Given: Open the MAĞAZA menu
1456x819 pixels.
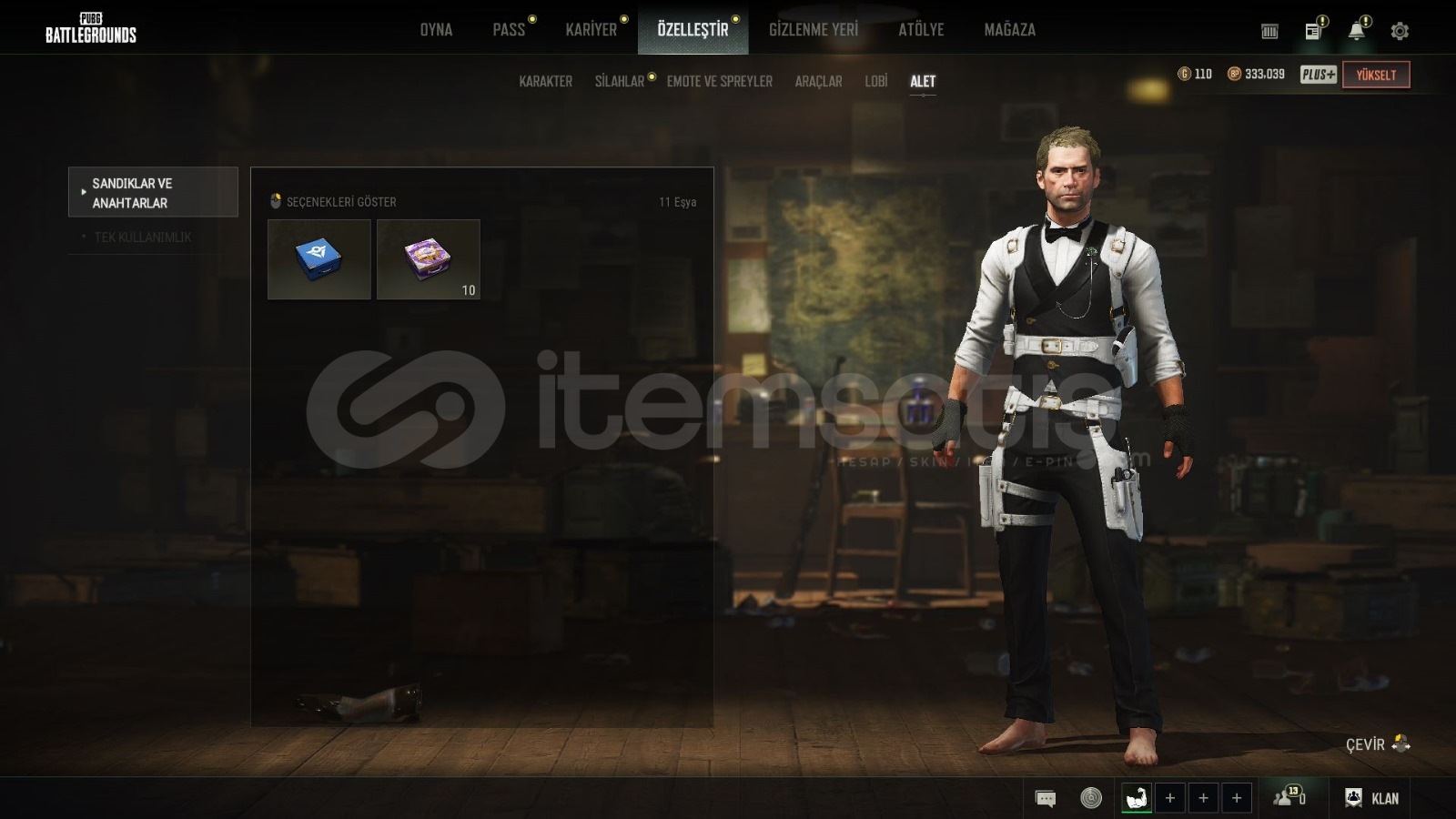Looking at the screenshot, I should point(1009,29).
